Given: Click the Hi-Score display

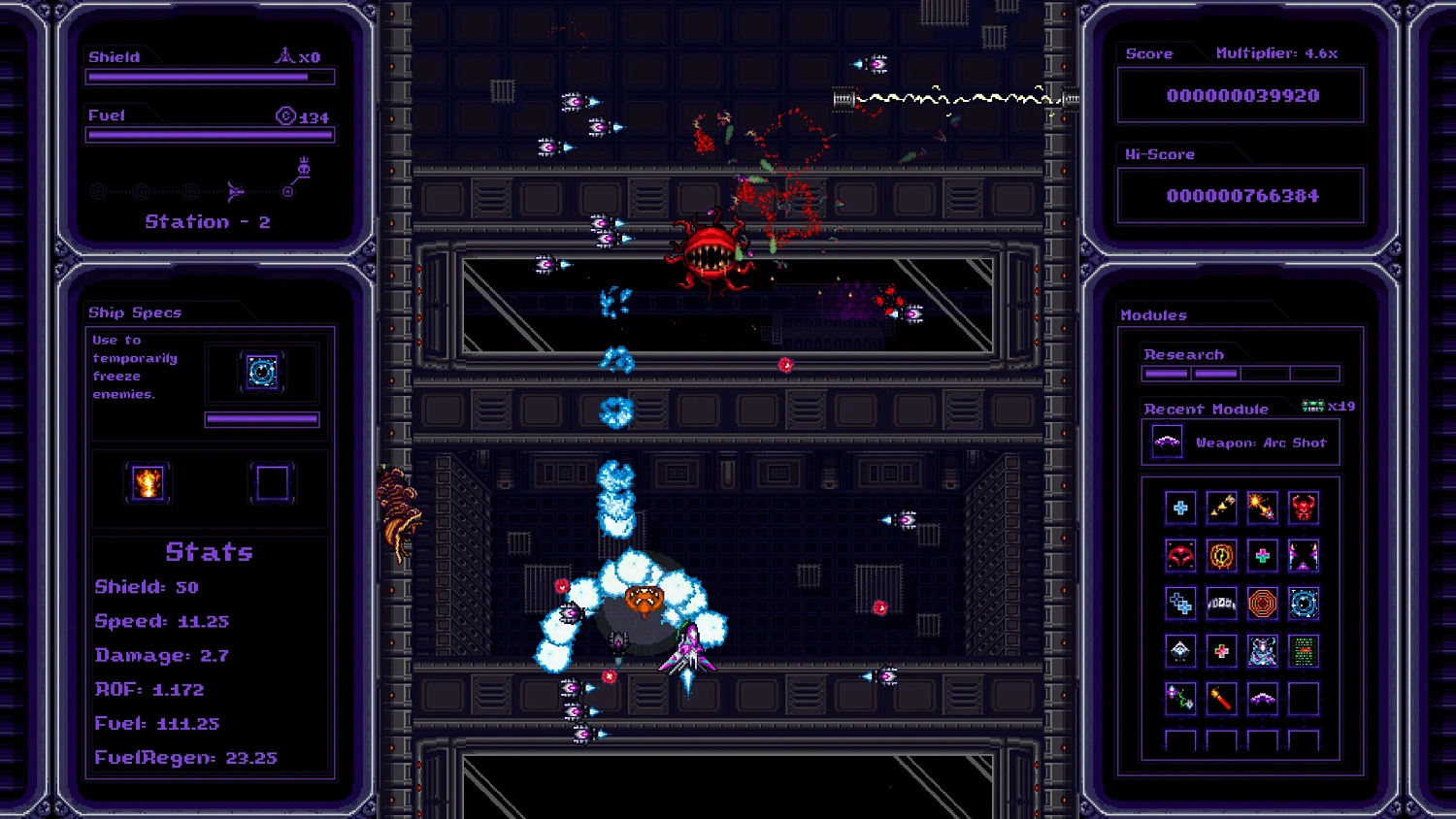Looking at the screenshot, I should [x=1241, y=195].
